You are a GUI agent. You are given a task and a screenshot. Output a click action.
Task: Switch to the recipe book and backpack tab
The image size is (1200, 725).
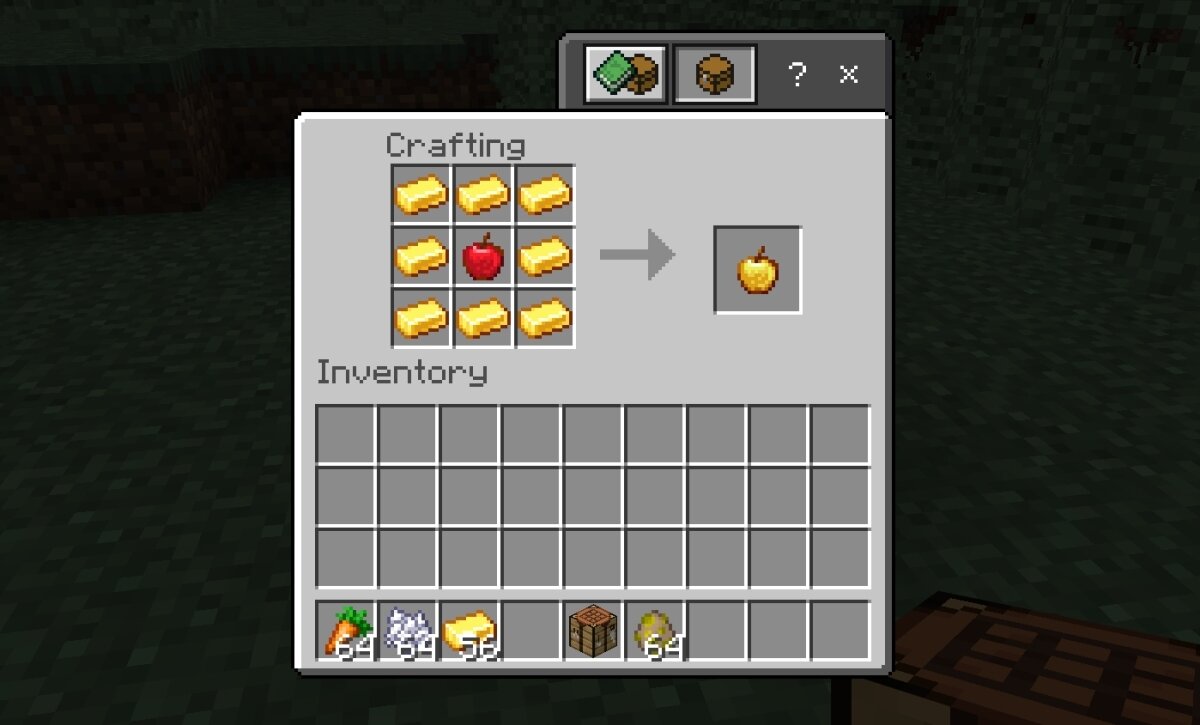(x=625, y=73)
